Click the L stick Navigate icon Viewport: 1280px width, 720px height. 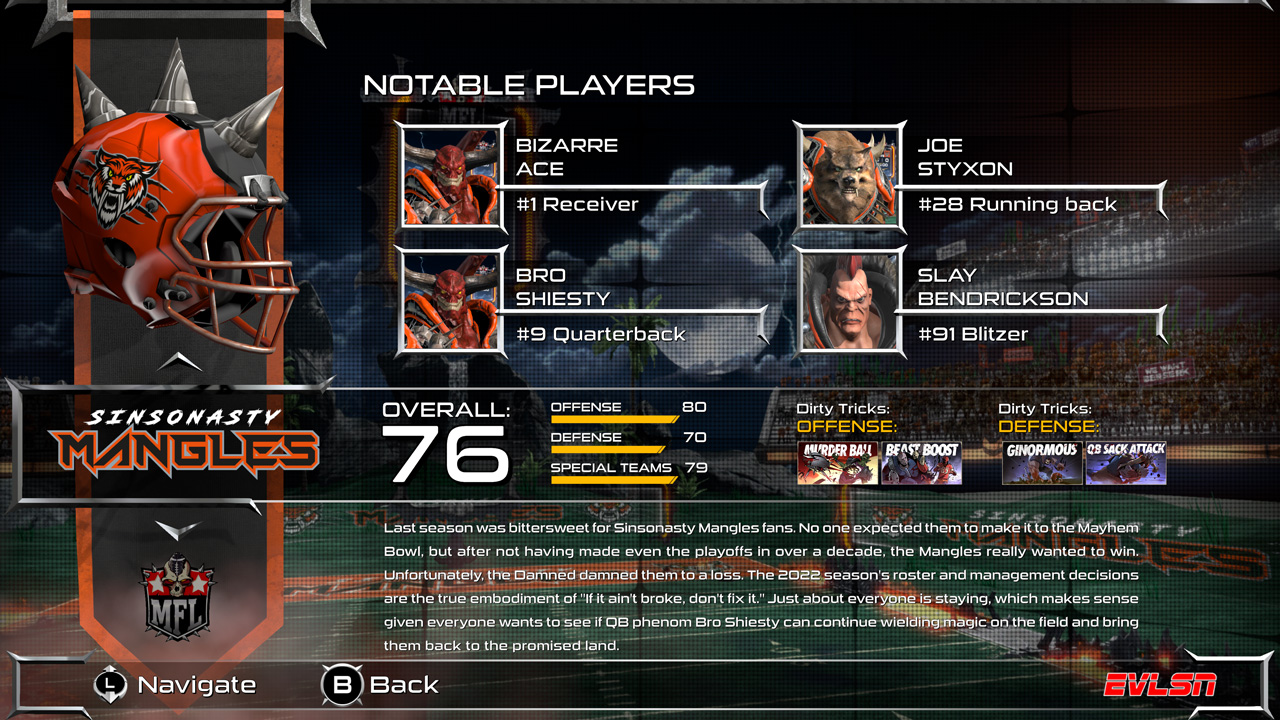pyautogui.click(x=108, y=686)
